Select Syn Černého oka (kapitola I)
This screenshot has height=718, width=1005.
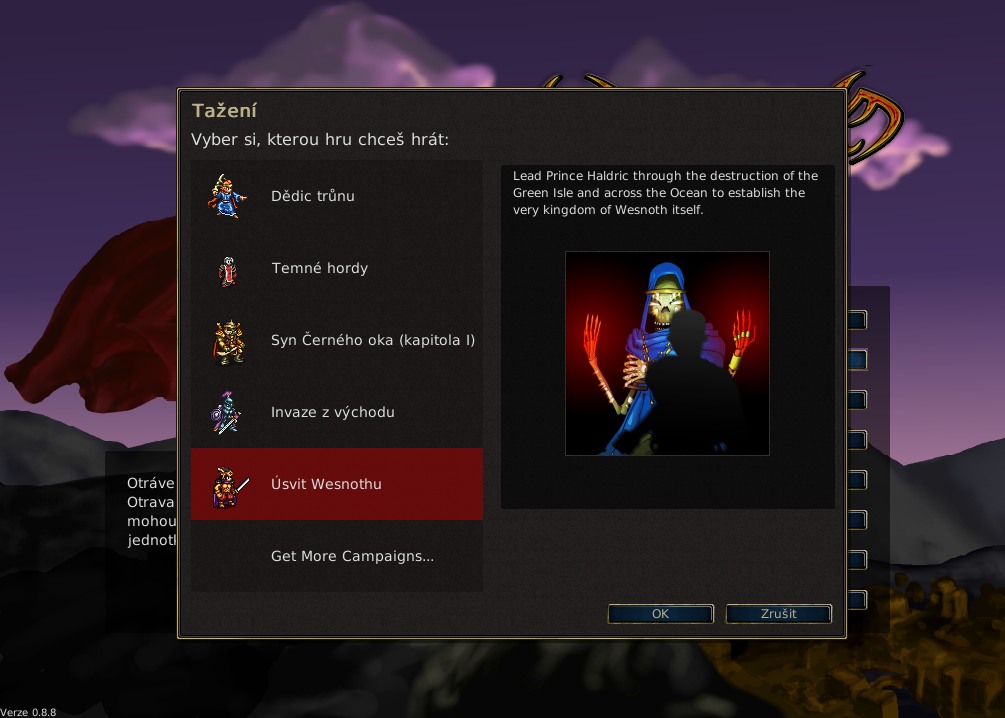[372, 340]
